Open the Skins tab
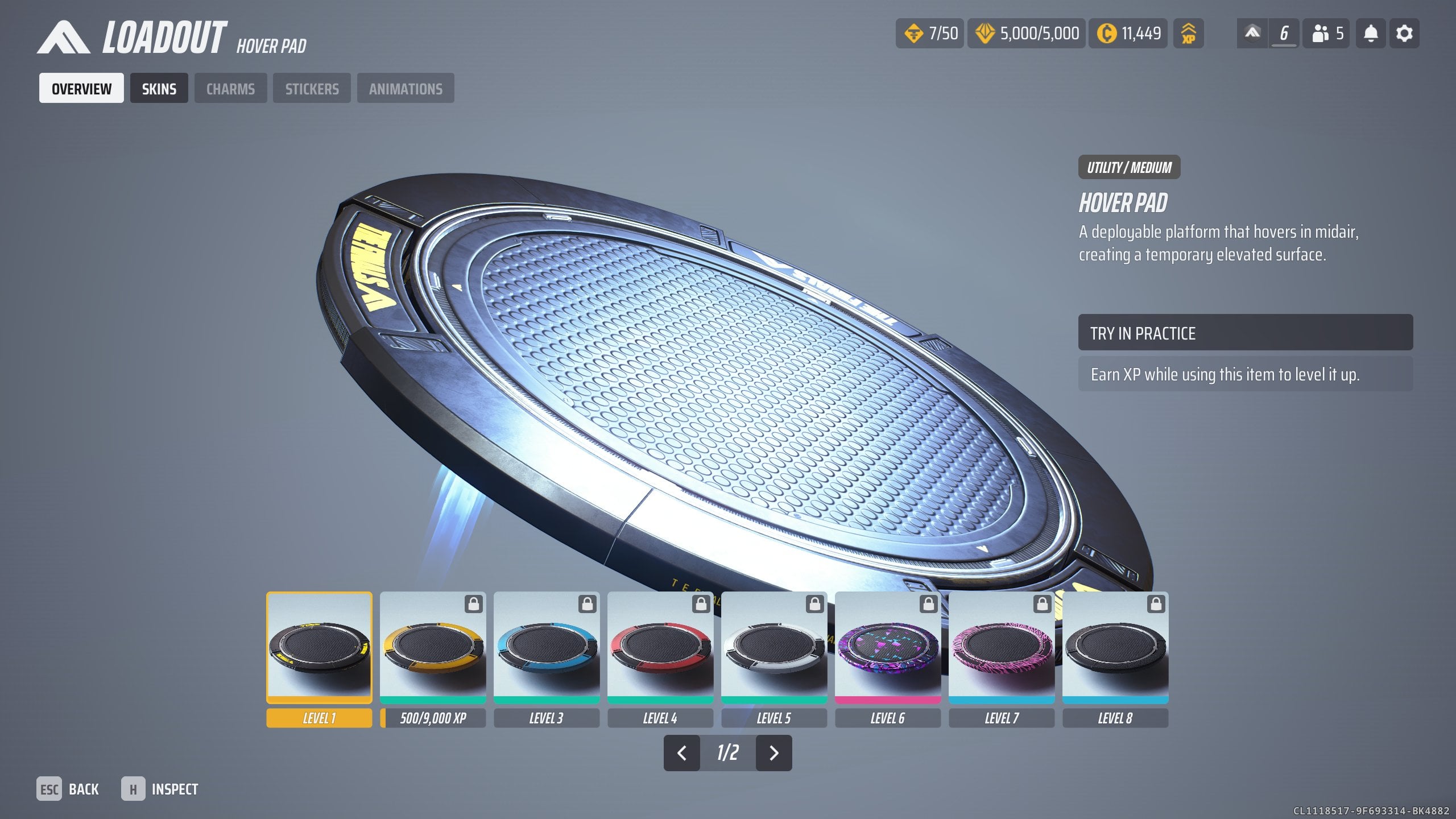Image resolution: width=1456 pixels, height=819 pixels. [x=159, y=88]
